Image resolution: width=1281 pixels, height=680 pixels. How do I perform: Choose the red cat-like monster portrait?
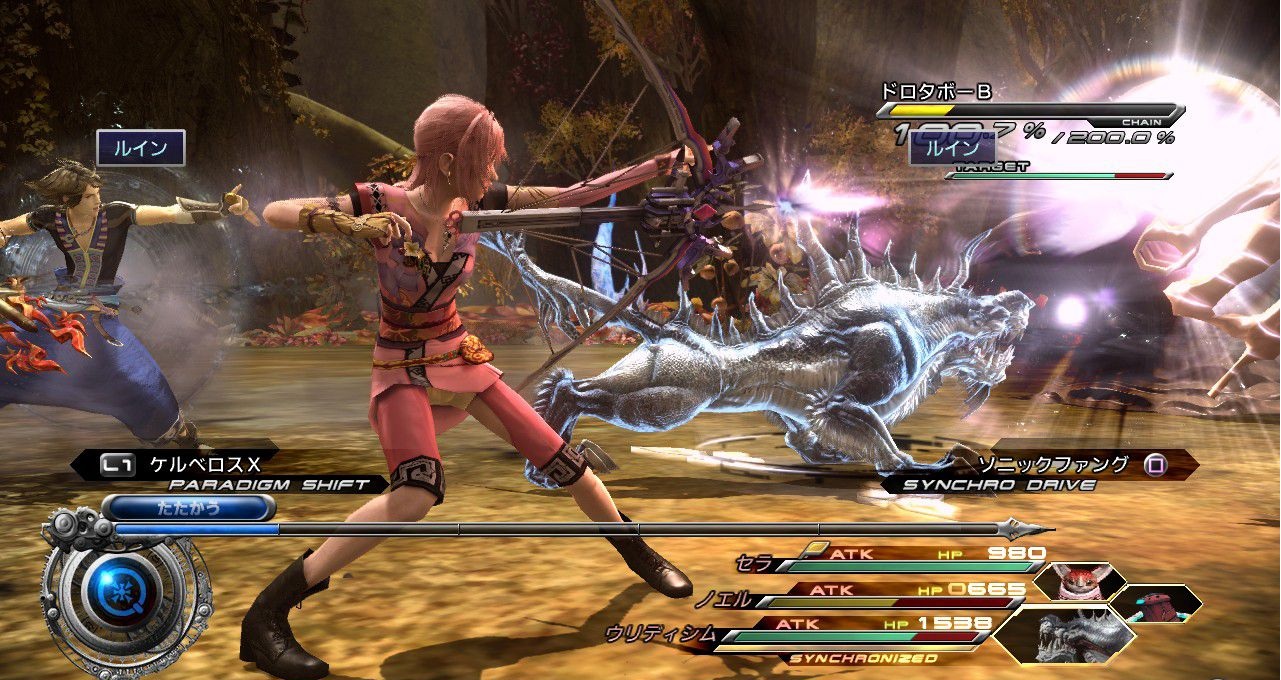click(1078, 581)
